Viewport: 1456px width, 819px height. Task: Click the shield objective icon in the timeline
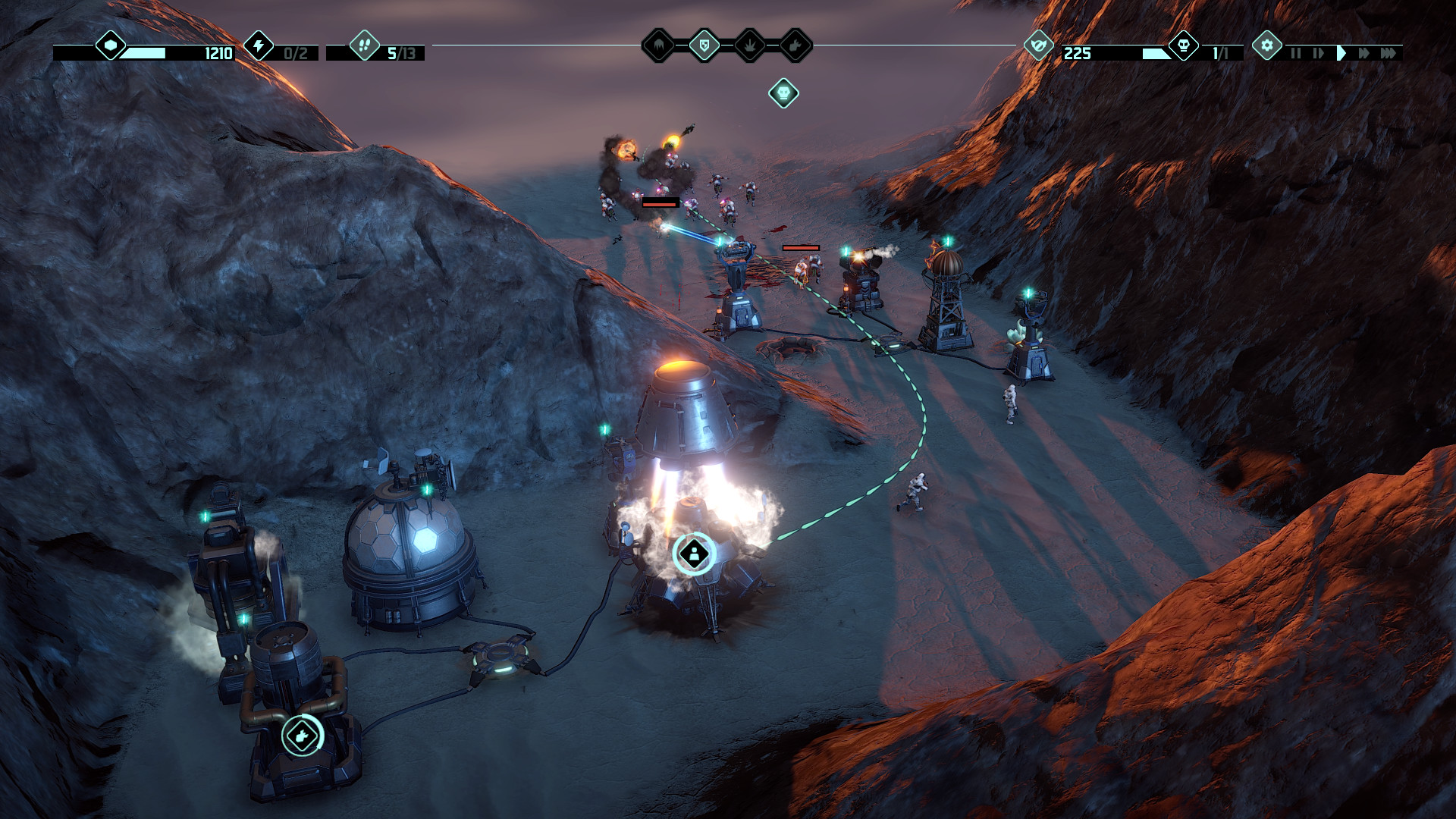pyautogui.click(x=704, y=45)
